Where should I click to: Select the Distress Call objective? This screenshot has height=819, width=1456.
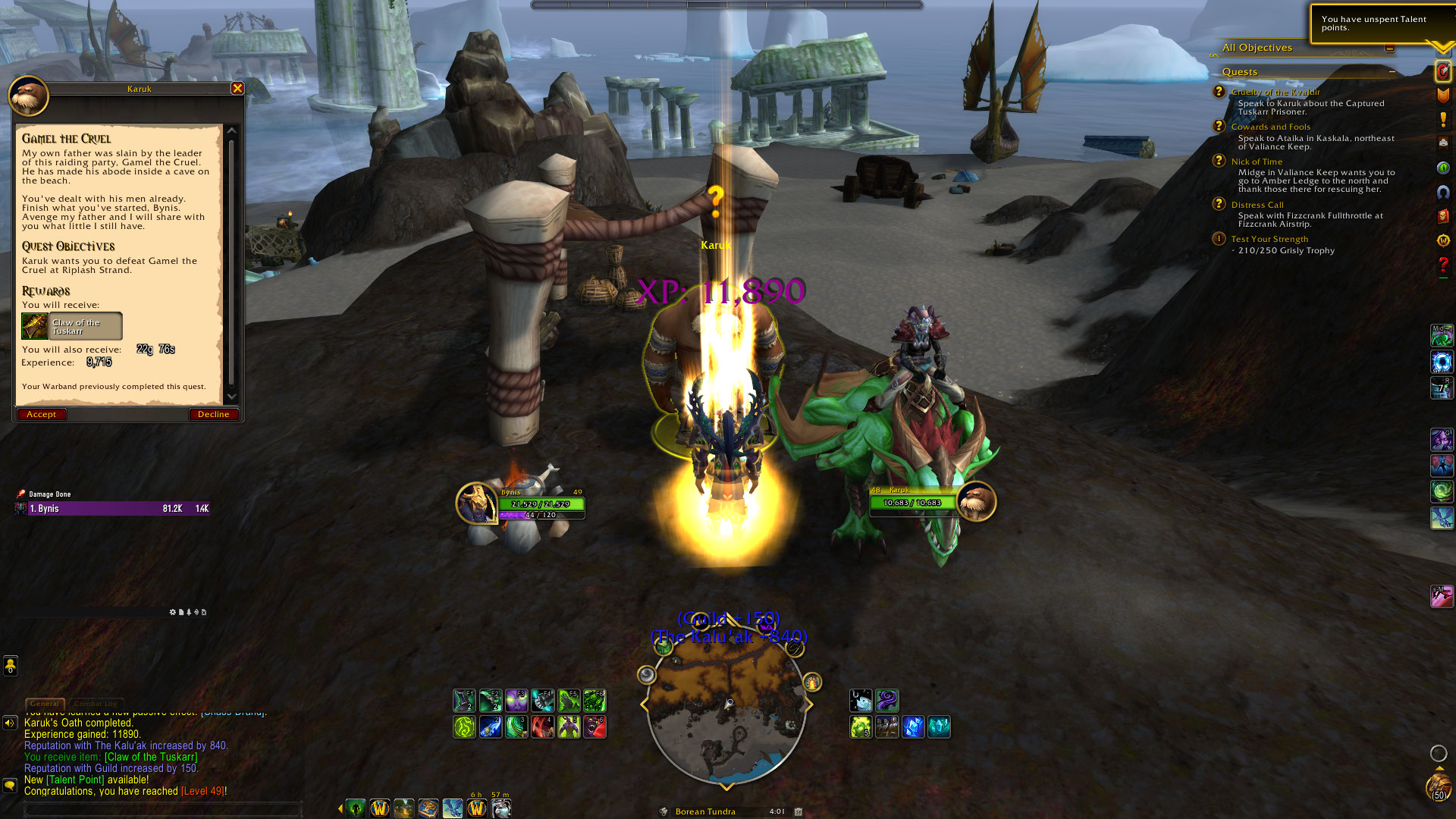1257,205
